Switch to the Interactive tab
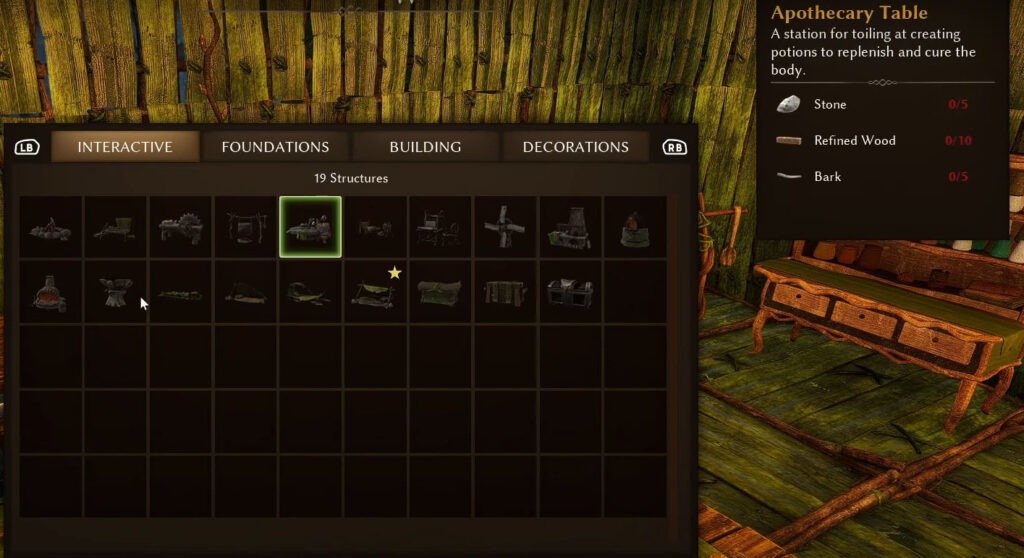The image size is (1024, 558). coord(125,147)
